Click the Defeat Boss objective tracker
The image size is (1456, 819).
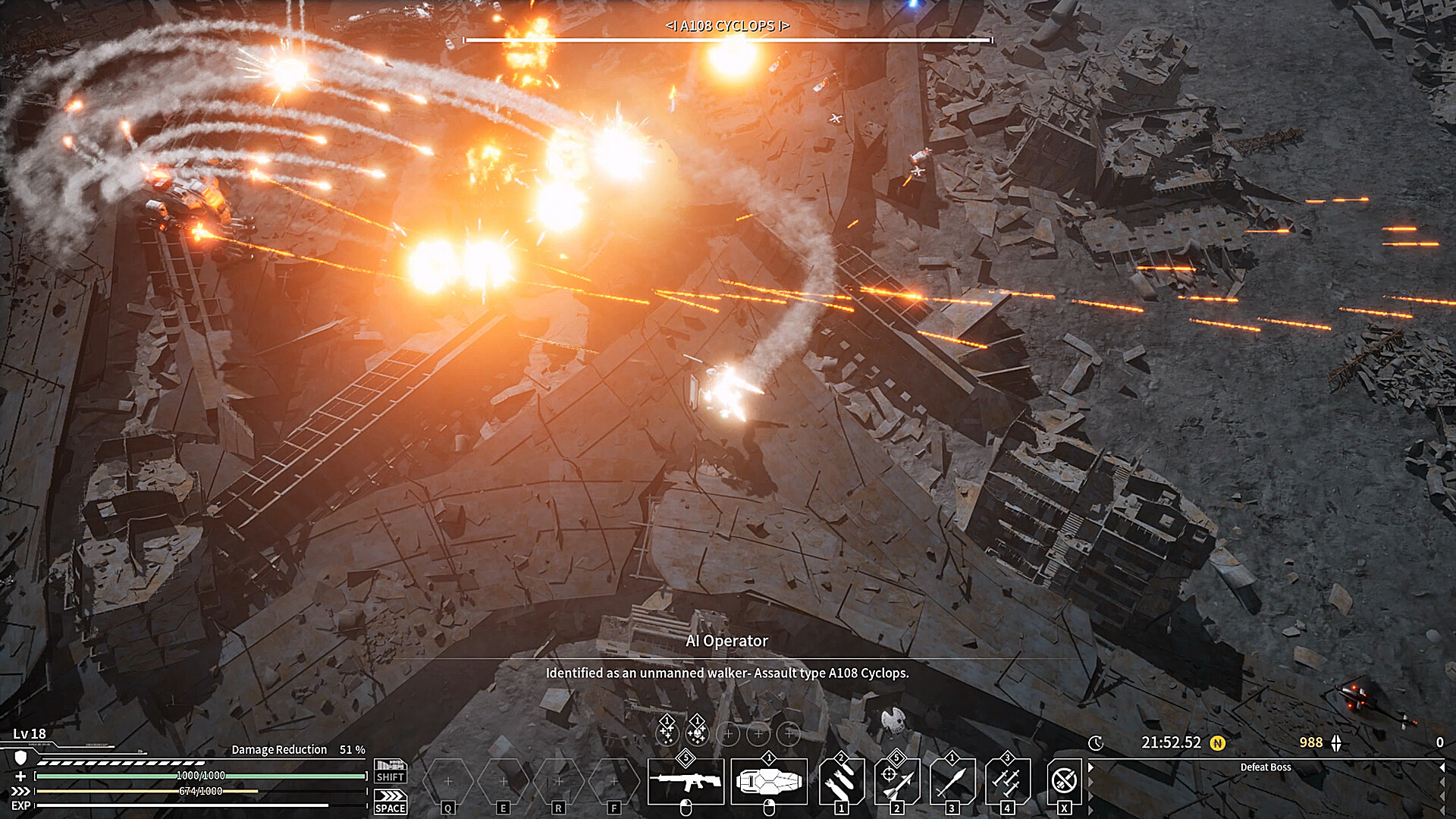pos(1265,767)
